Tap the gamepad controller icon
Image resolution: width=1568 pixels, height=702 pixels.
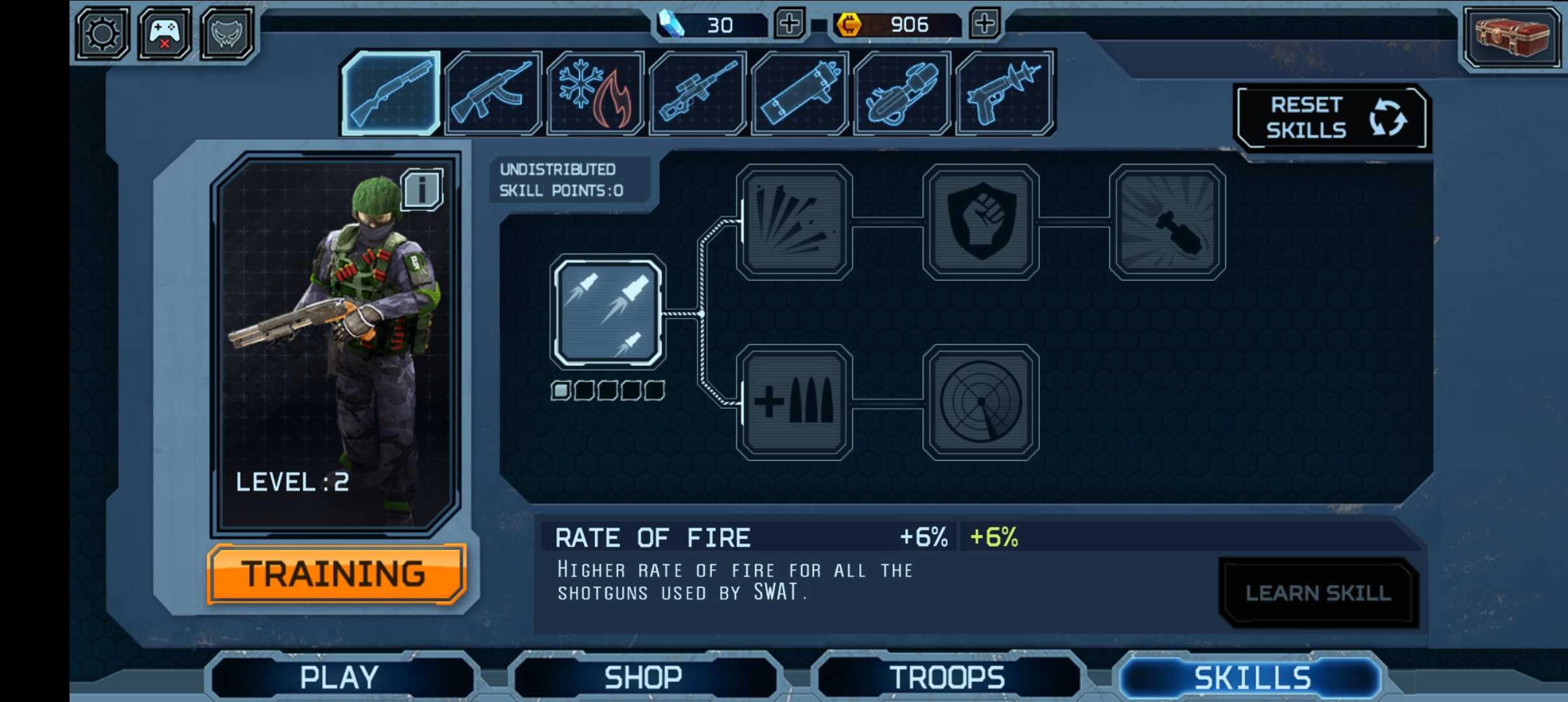click(x=164, y=33)
